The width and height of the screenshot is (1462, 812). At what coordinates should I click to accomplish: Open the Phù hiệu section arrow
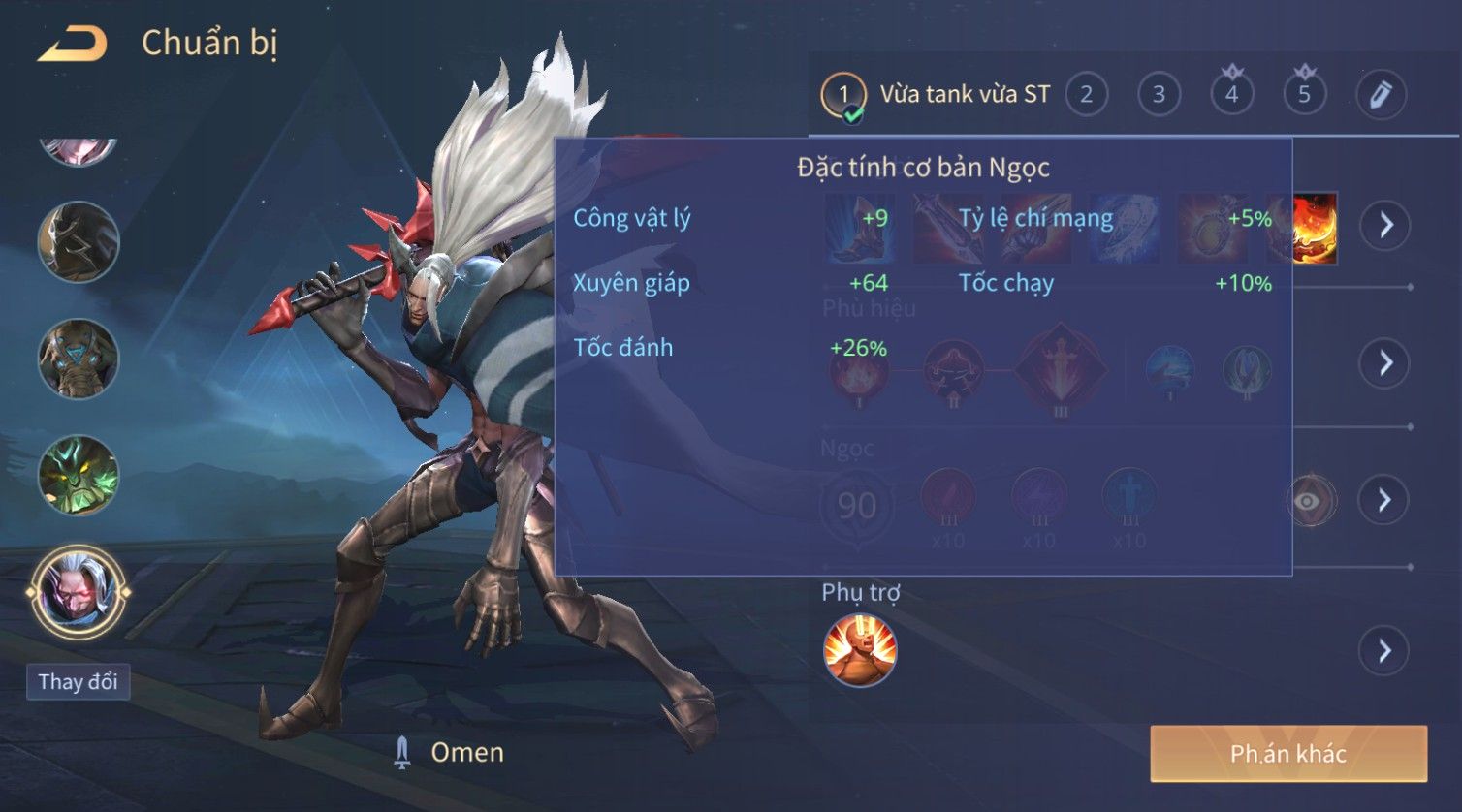(1384, 363)
